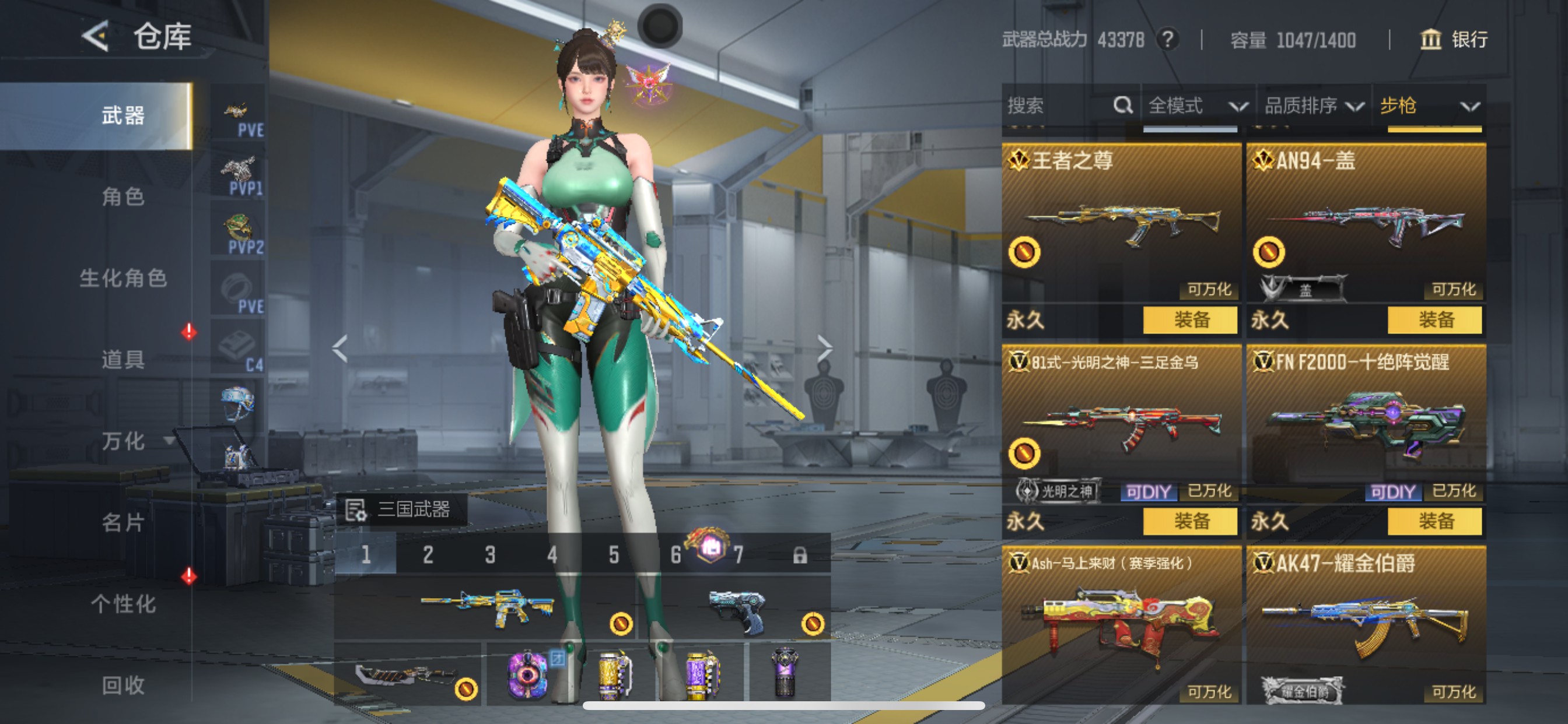Open the 道具 items category

pos(123,360)
